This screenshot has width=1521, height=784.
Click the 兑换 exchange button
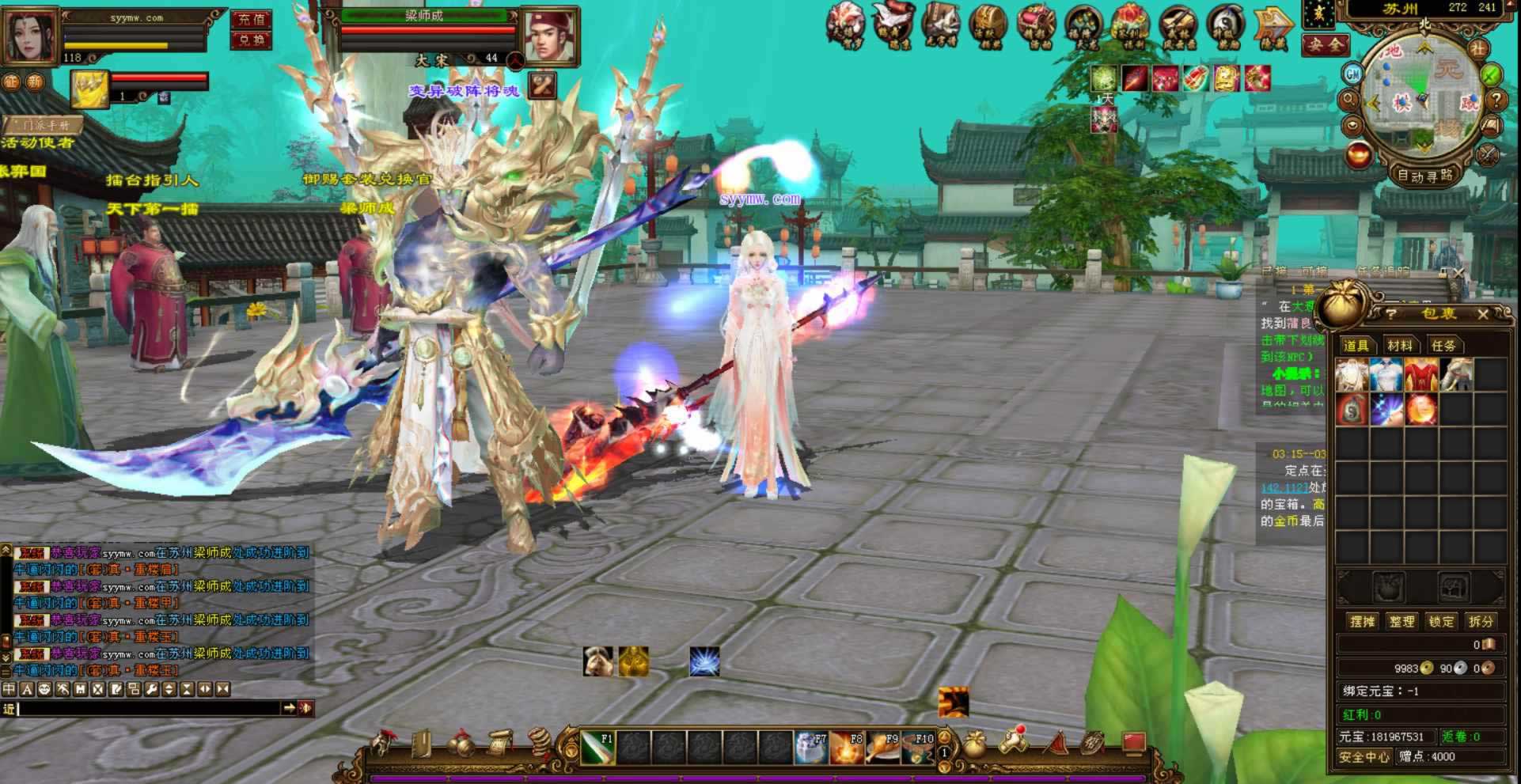tap(252, 40)
